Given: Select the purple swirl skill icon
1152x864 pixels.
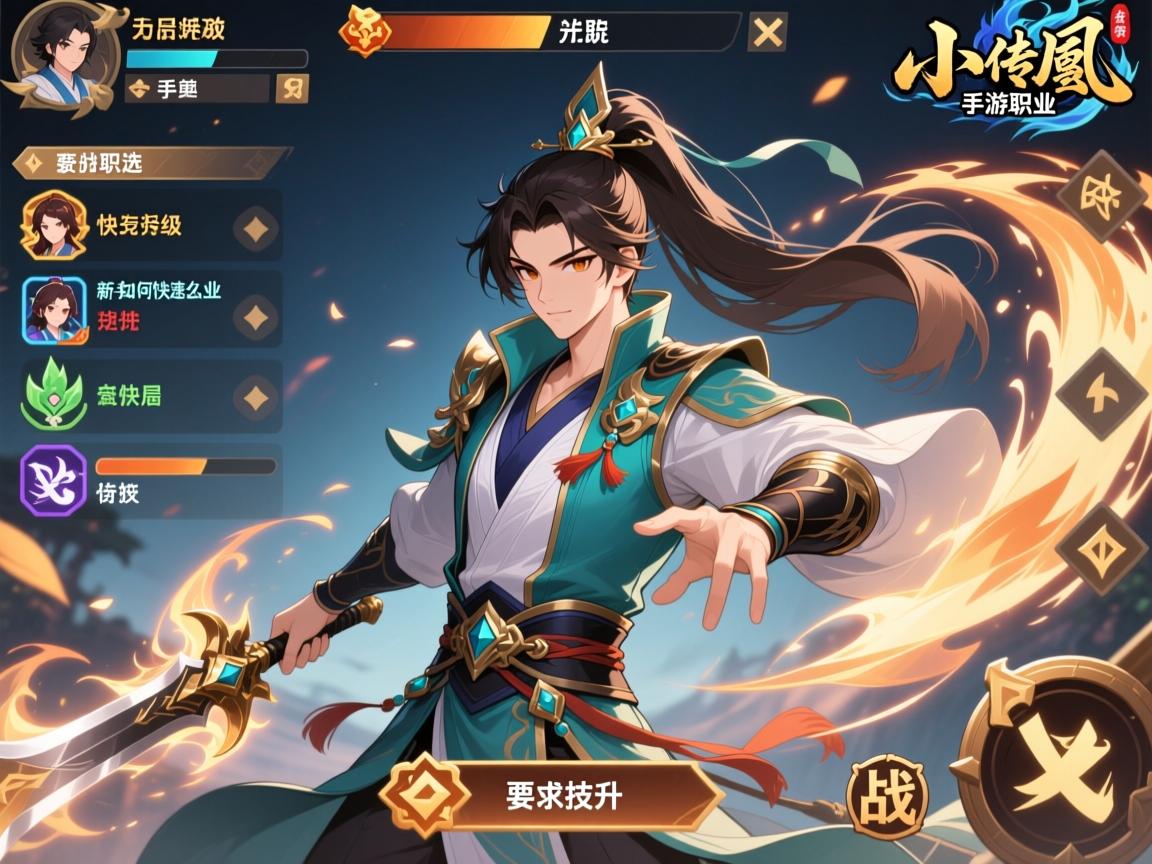Looking at the screenshot, I should [53, 480].
